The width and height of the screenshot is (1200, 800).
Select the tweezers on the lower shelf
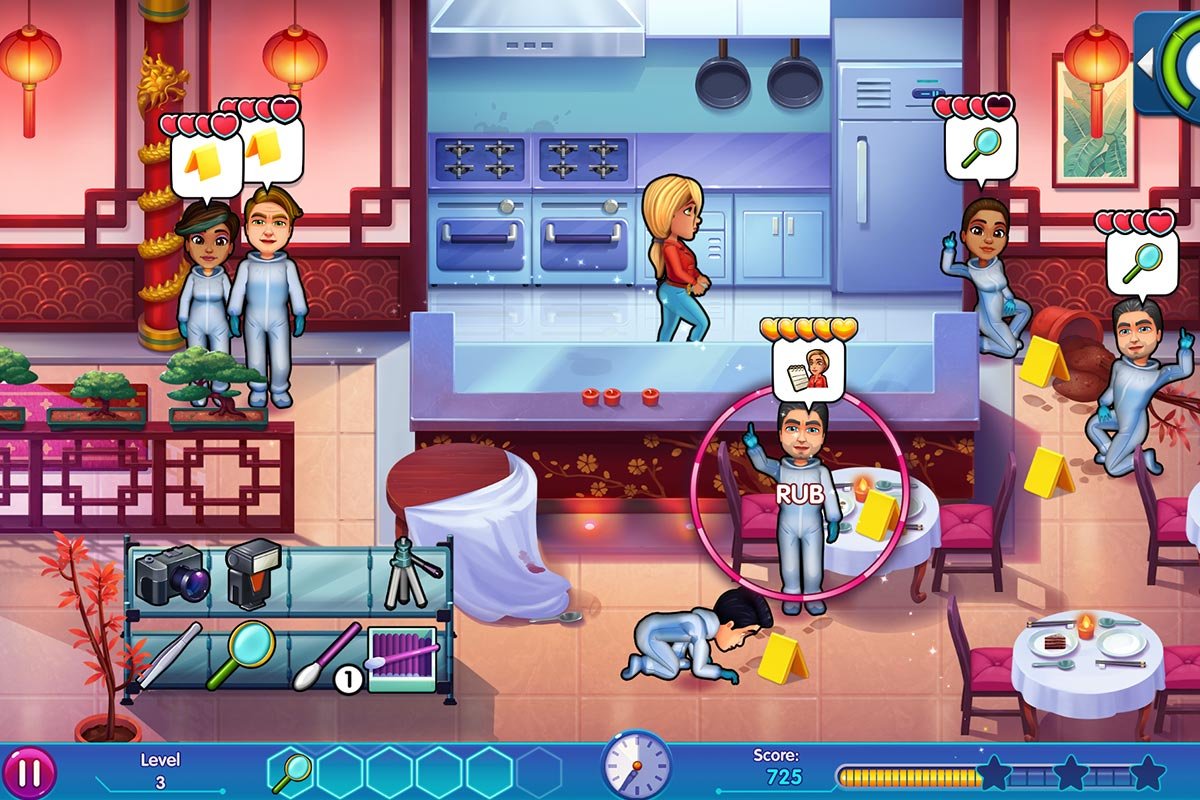coord(169,655)
